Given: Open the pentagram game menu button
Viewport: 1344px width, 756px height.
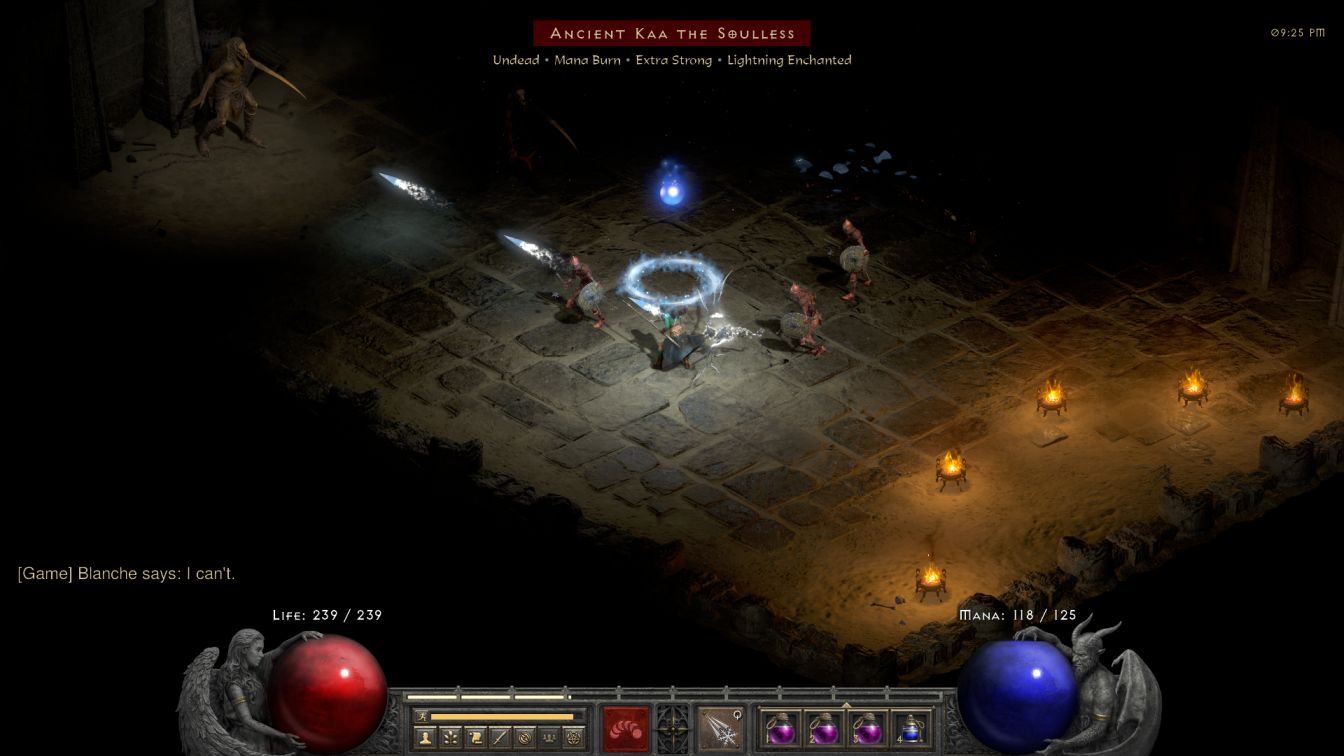Looking at the screenshot, I should pos(573,737).
